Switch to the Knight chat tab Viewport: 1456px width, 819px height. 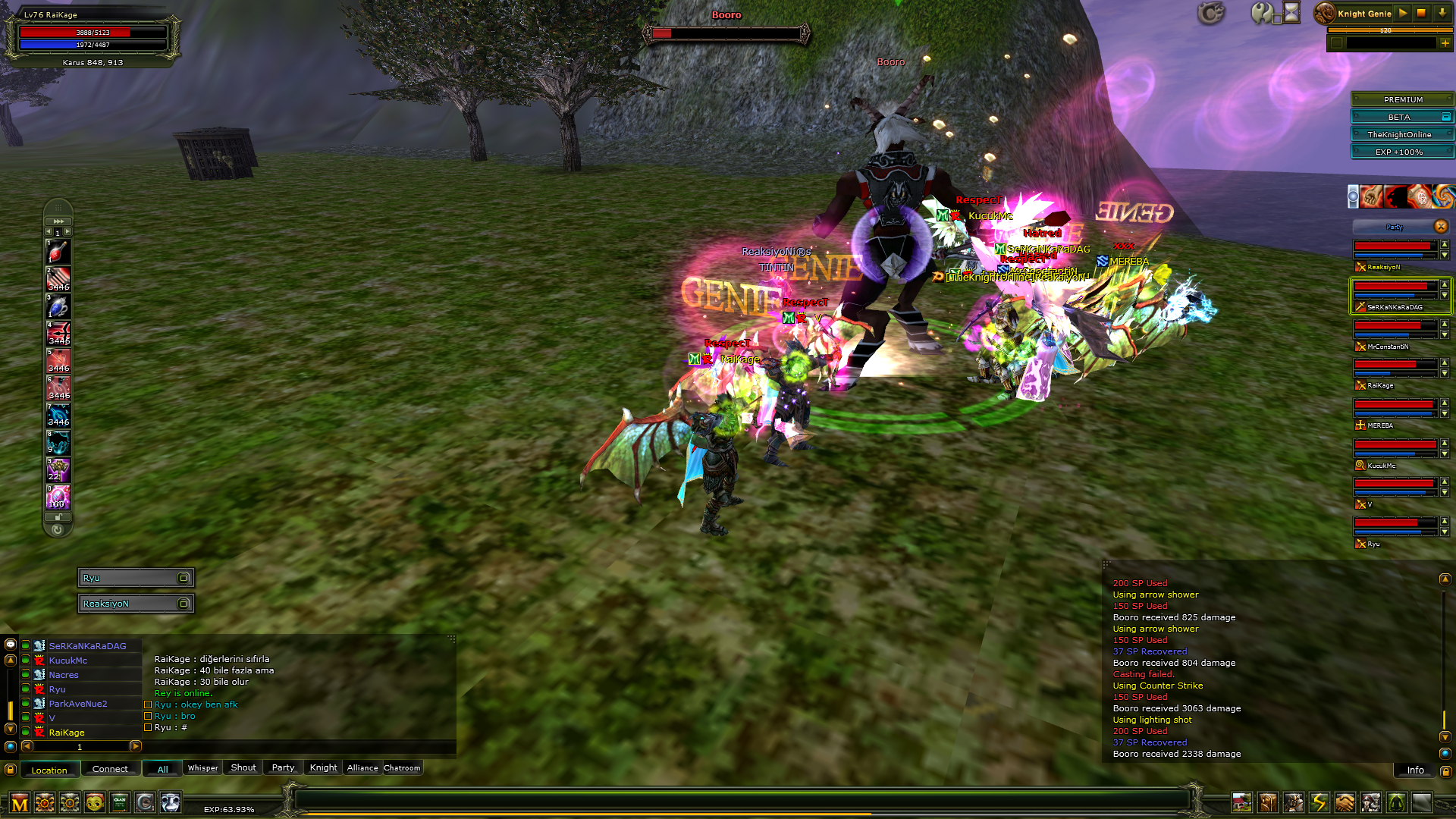click(x=323, y=768)
